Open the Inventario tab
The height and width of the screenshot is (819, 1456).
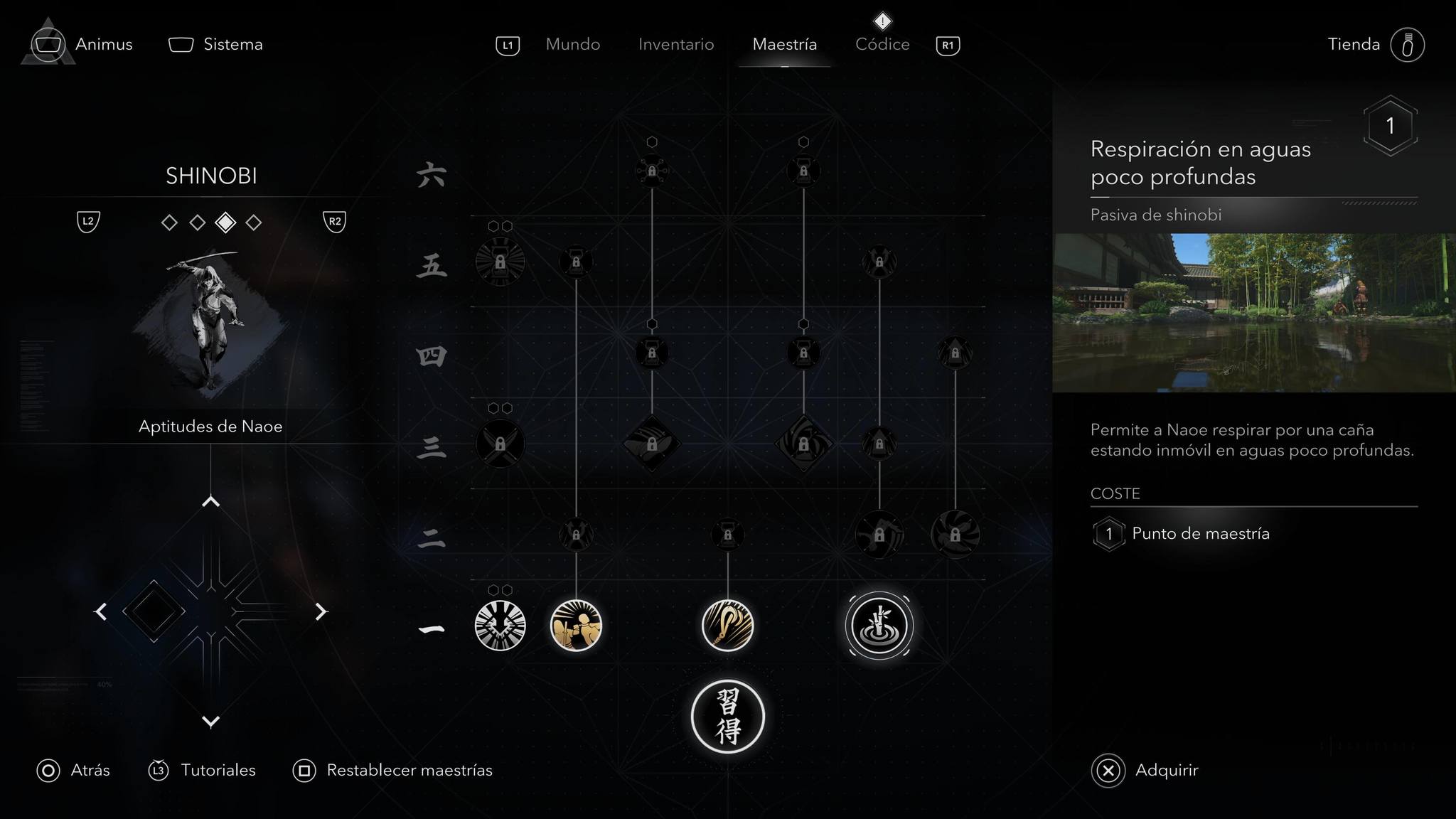point(675,44)
